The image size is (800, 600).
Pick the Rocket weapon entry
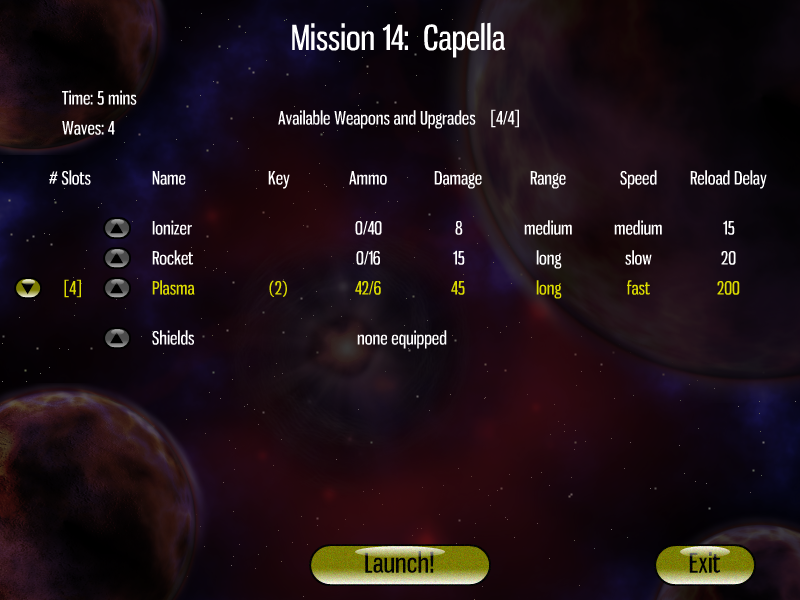(173, 259)
